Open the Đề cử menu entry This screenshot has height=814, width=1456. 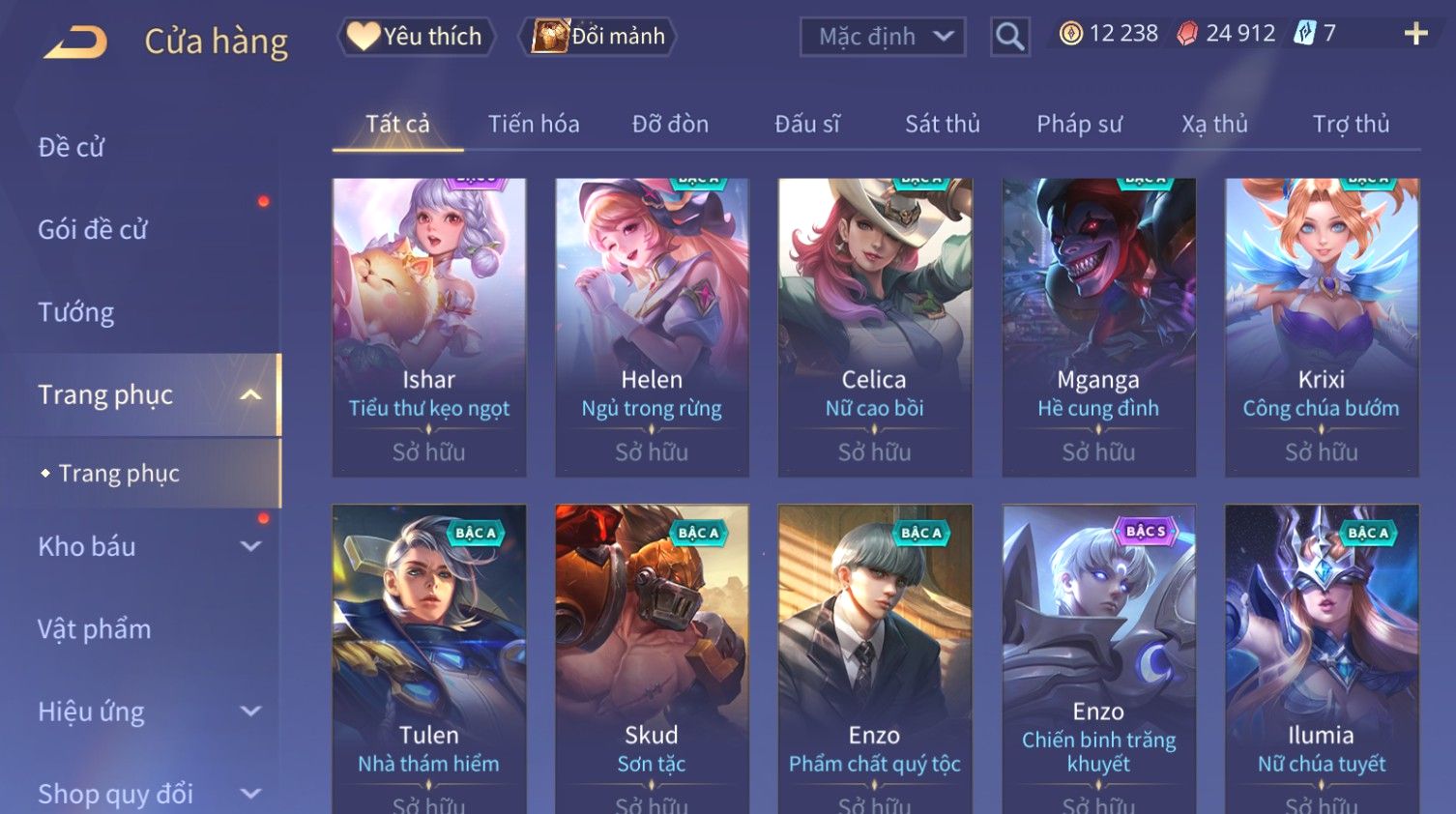click(x=72, y=147)
